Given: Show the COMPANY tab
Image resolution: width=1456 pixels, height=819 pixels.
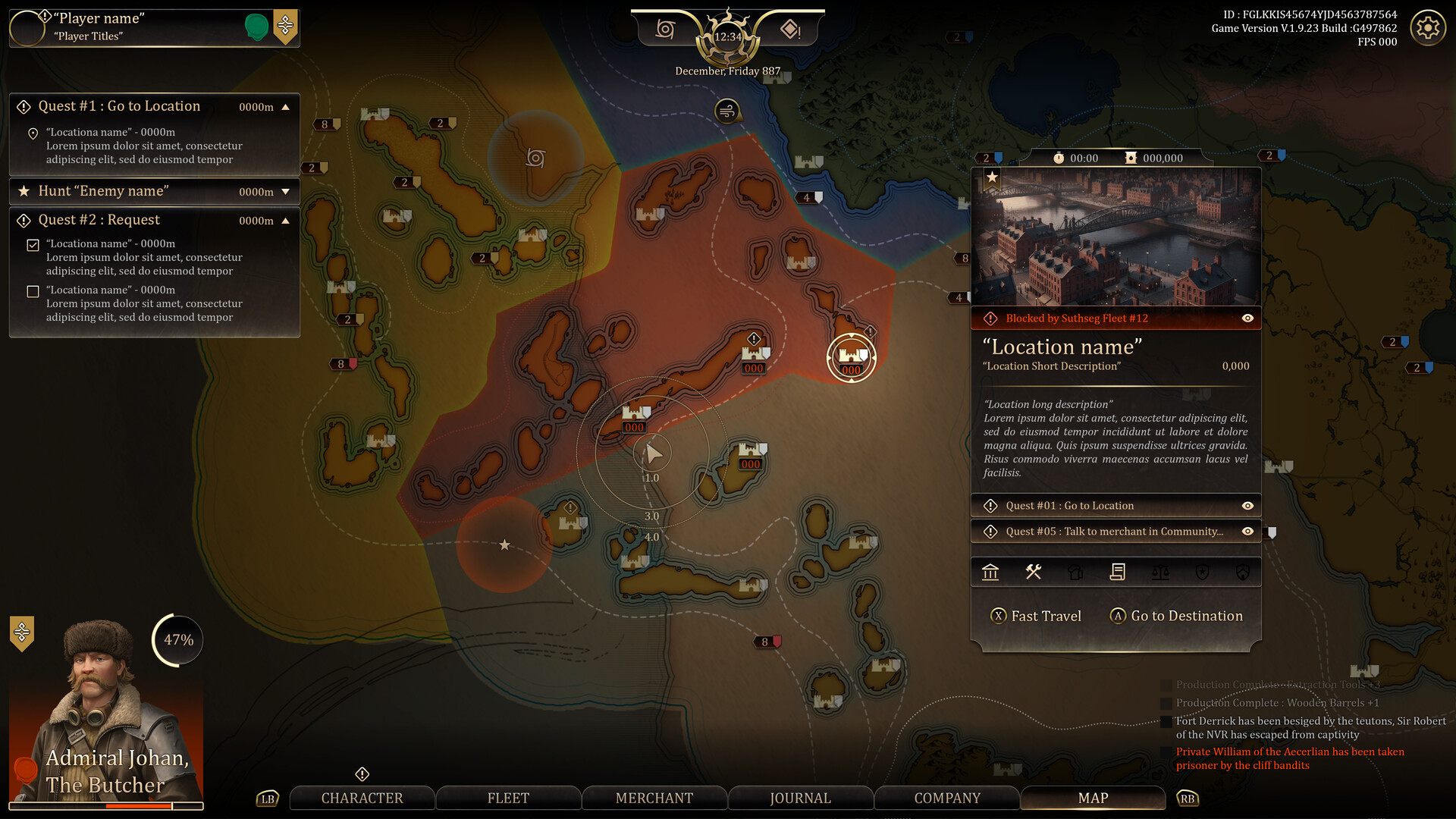Looking at the screenshot, I should 947,798.
